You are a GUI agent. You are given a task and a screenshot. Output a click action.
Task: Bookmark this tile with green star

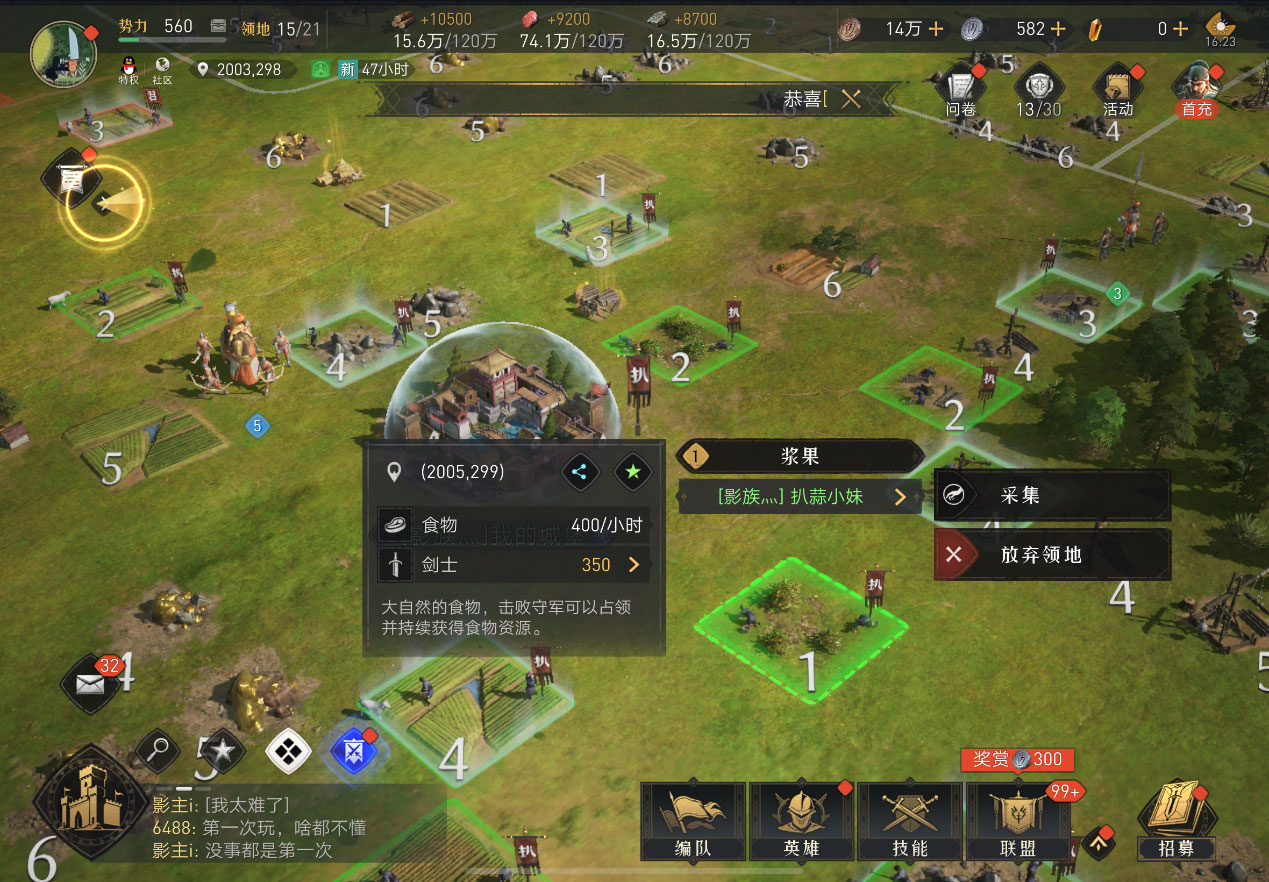[632, 472]
